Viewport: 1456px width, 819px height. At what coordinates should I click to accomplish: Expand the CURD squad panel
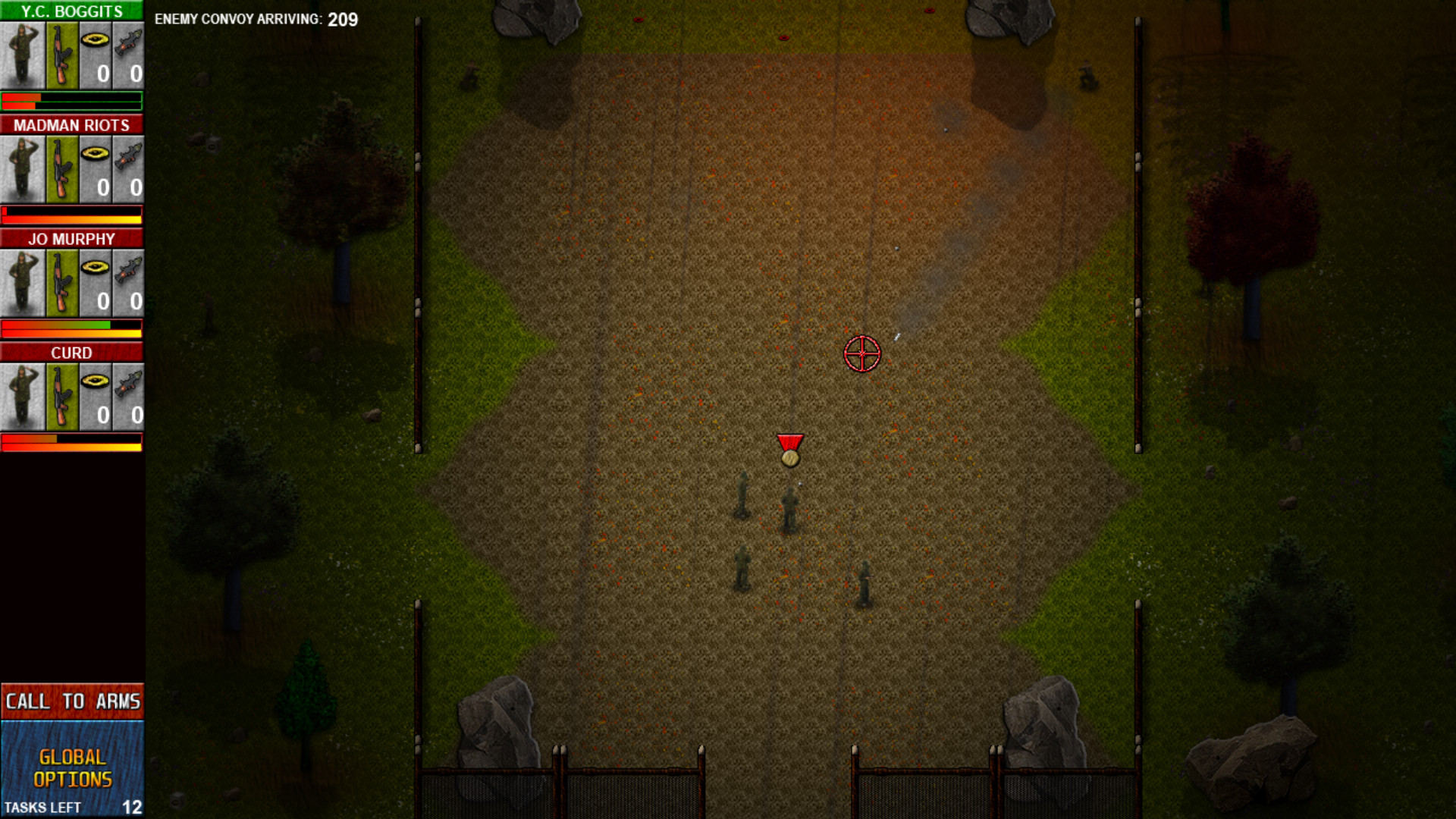point(72,352)
